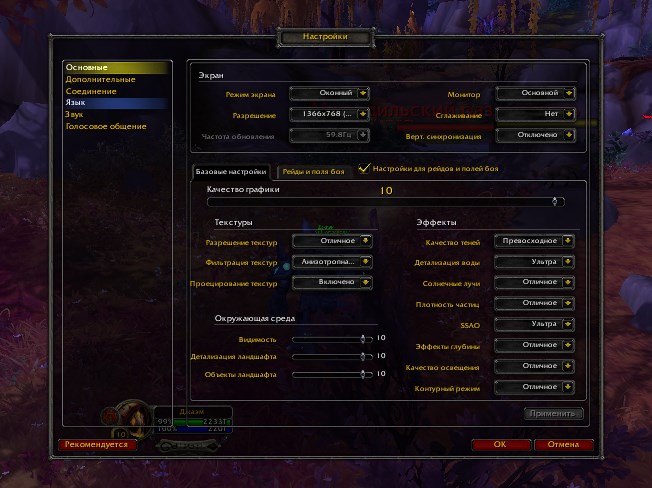Select Голосовое общение settings
The height and width of the screenshot is (488, 652).
coord(106,127)
